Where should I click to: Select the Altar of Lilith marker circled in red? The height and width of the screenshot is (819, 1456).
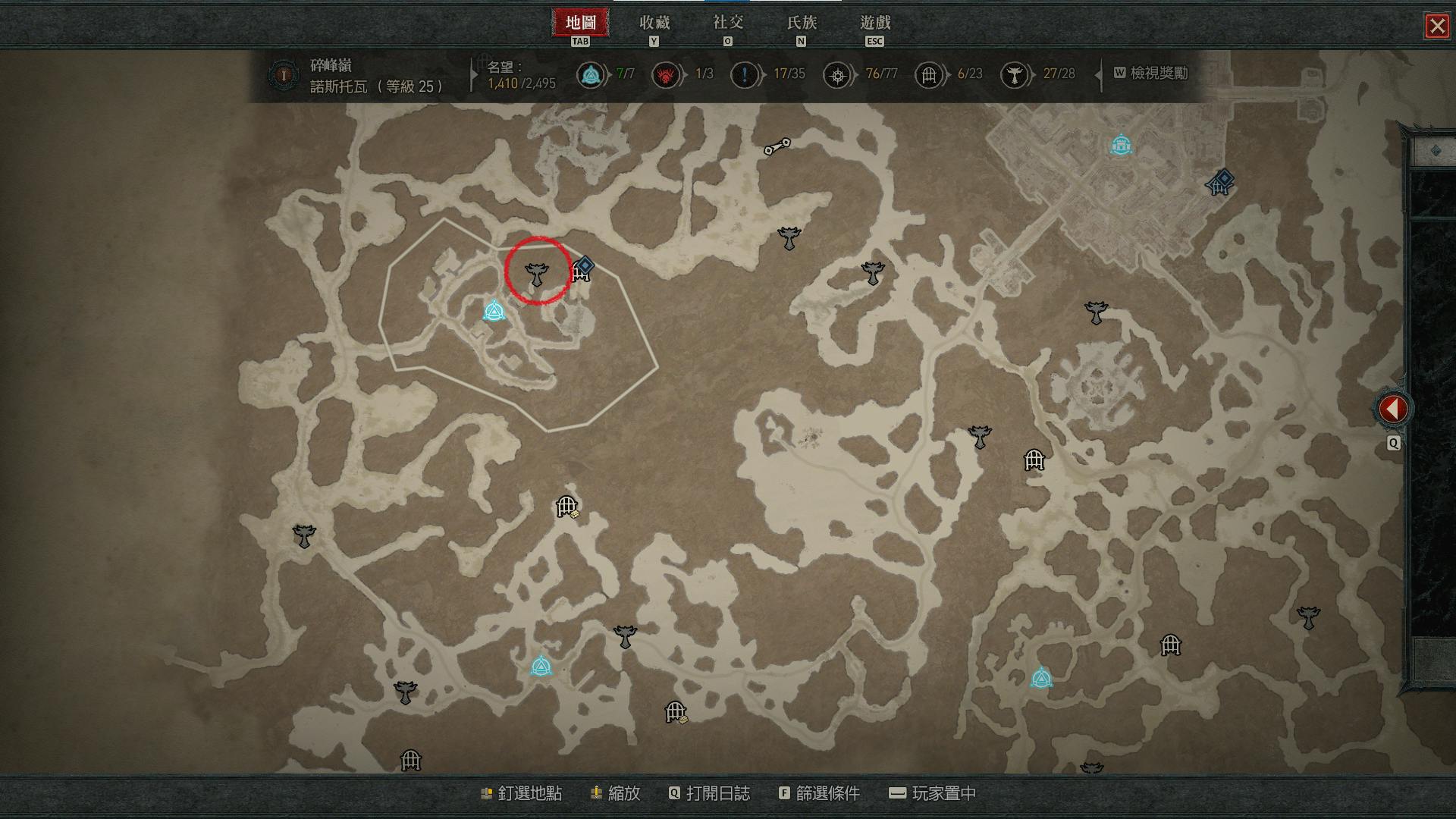pyautogui.click(x=537, y=273)
